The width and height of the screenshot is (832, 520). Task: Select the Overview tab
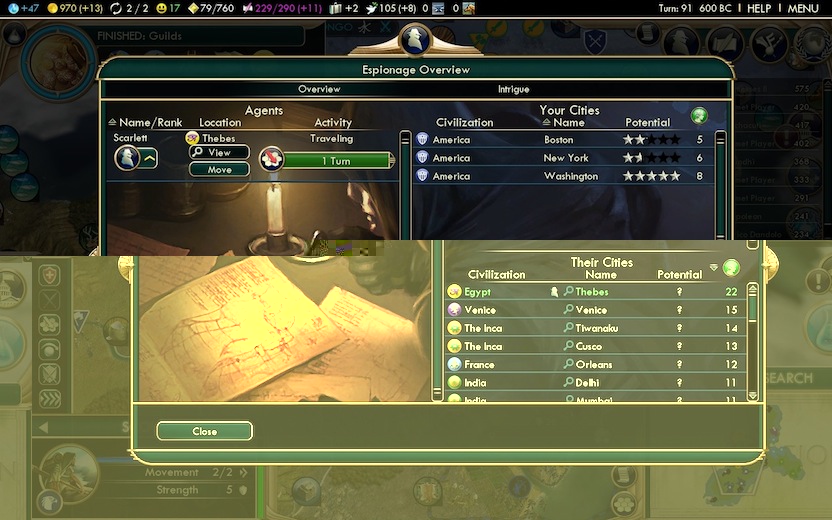point(320,90)
